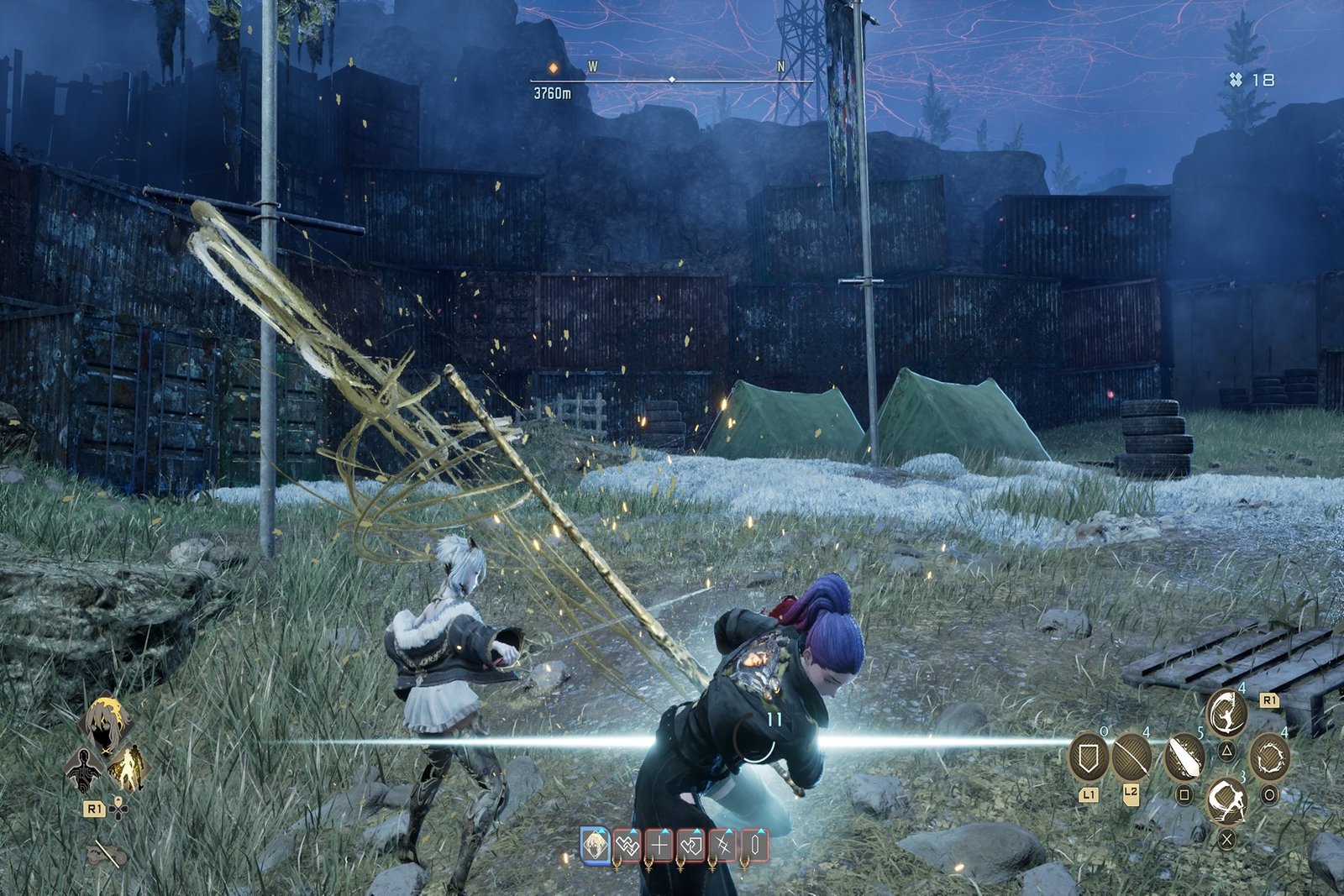Click the heart-and-shield icon in the skill bar

pyautogui.click(x=691, y=846)
